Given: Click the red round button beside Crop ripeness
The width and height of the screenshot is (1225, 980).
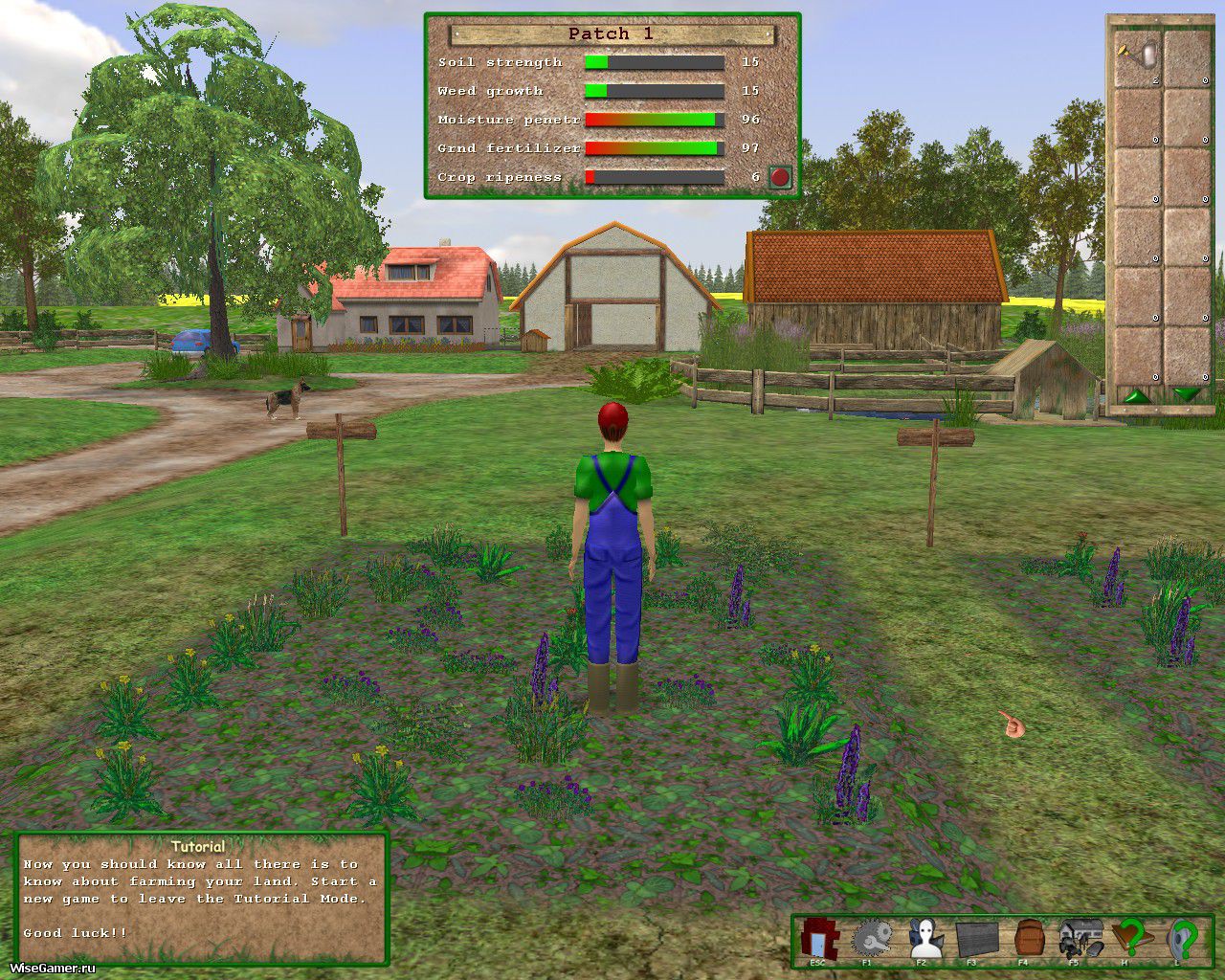Looking at the screenshot, I should click(780, 177).
